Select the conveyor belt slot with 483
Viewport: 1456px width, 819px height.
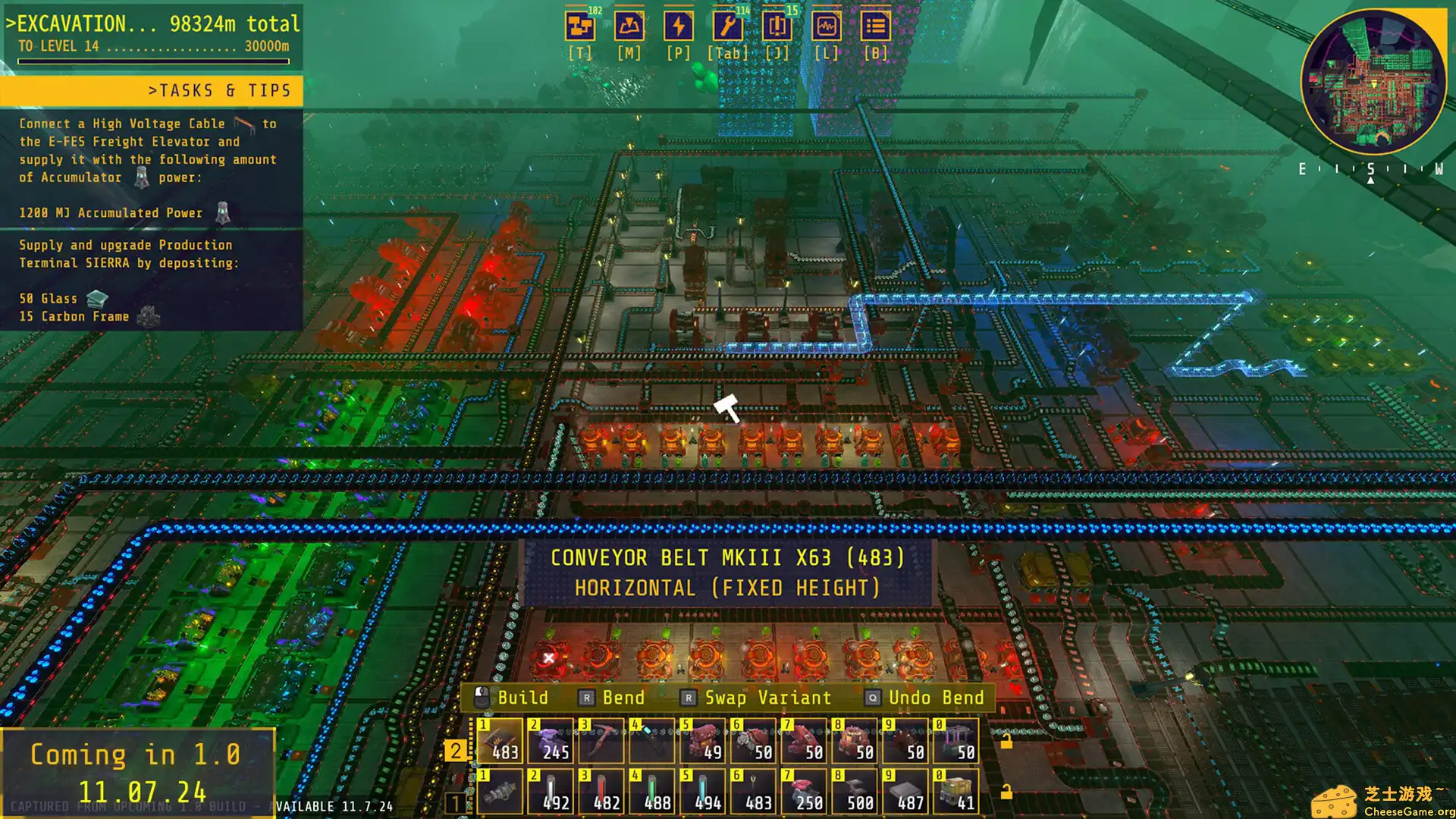(500, 741)
